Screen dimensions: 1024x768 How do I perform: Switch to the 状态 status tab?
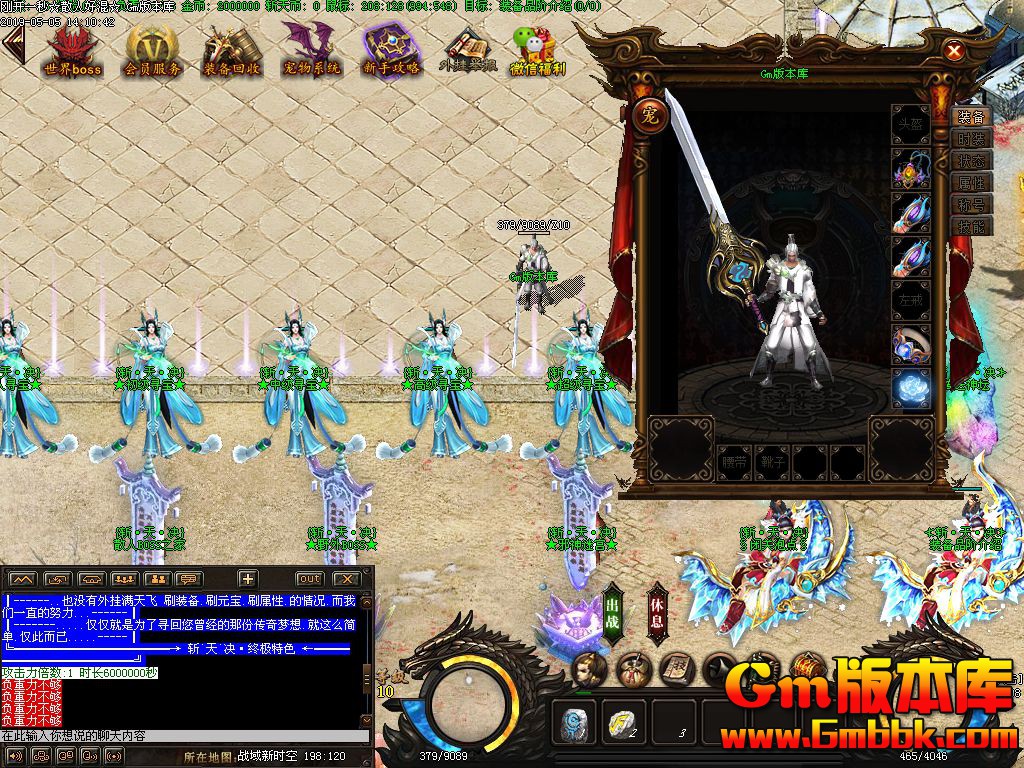click(x=970, y=161)
